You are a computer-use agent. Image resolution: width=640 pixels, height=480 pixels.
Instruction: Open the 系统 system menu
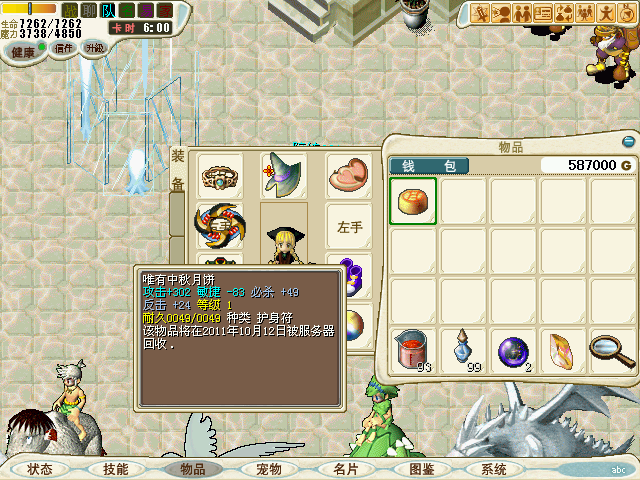[493, 468]
